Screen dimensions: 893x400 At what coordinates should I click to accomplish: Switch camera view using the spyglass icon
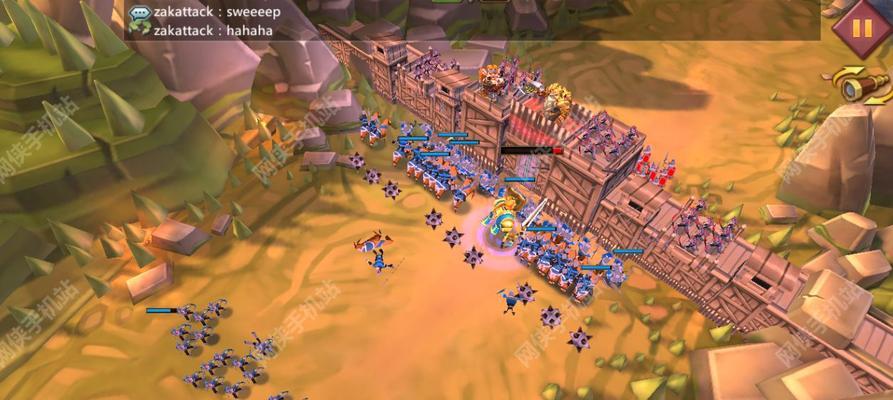862,88
